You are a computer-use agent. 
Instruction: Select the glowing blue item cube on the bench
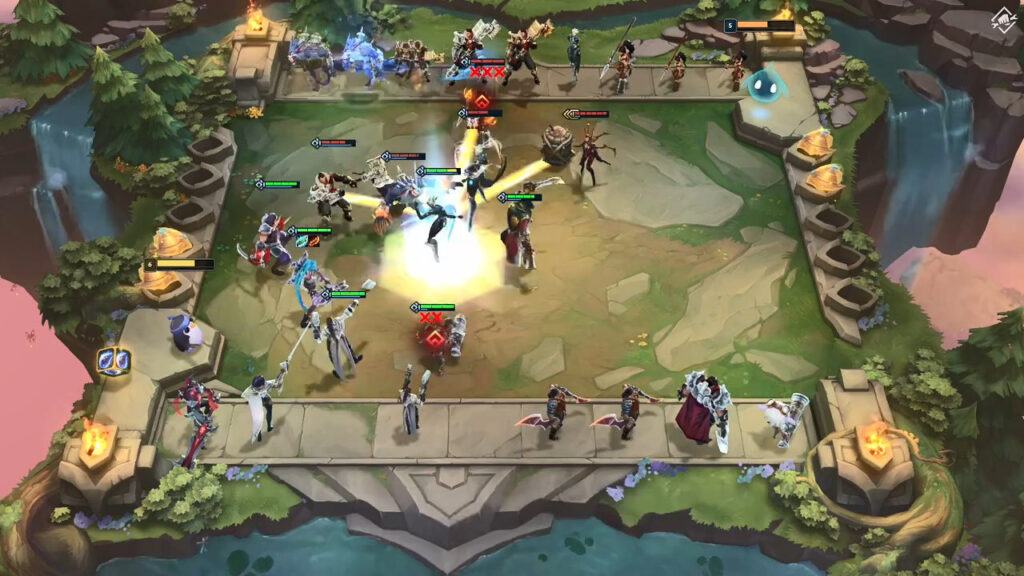click(x=112, y=361)
